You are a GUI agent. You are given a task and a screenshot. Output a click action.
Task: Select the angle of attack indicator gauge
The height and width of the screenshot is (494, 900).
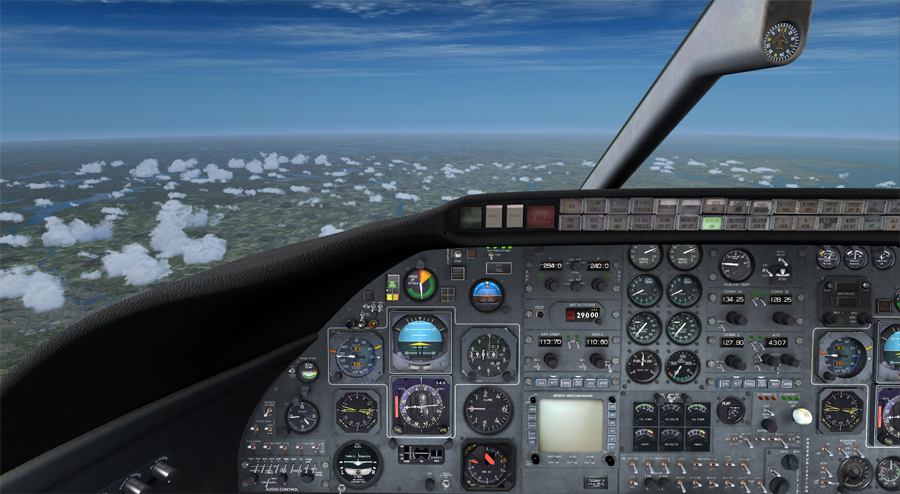tap(420, 283)
